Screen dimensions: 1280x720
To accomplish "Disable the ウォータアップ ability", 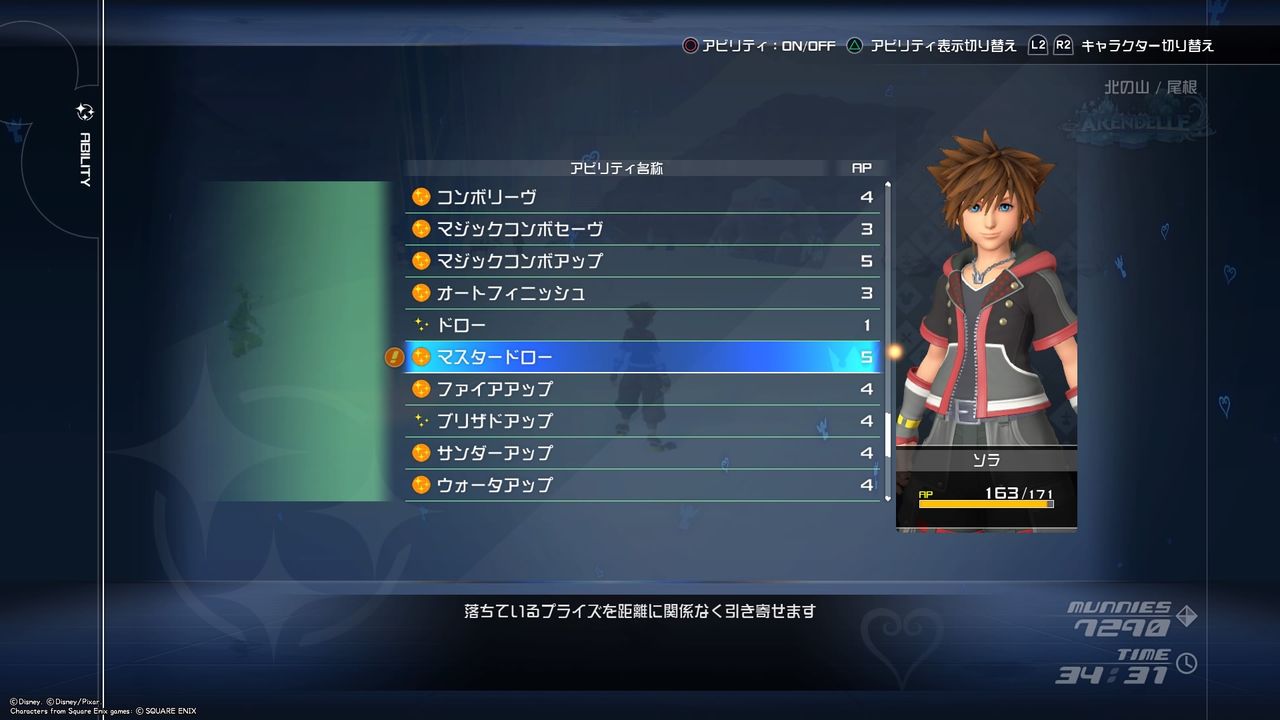I will click(x=640, y=485).
